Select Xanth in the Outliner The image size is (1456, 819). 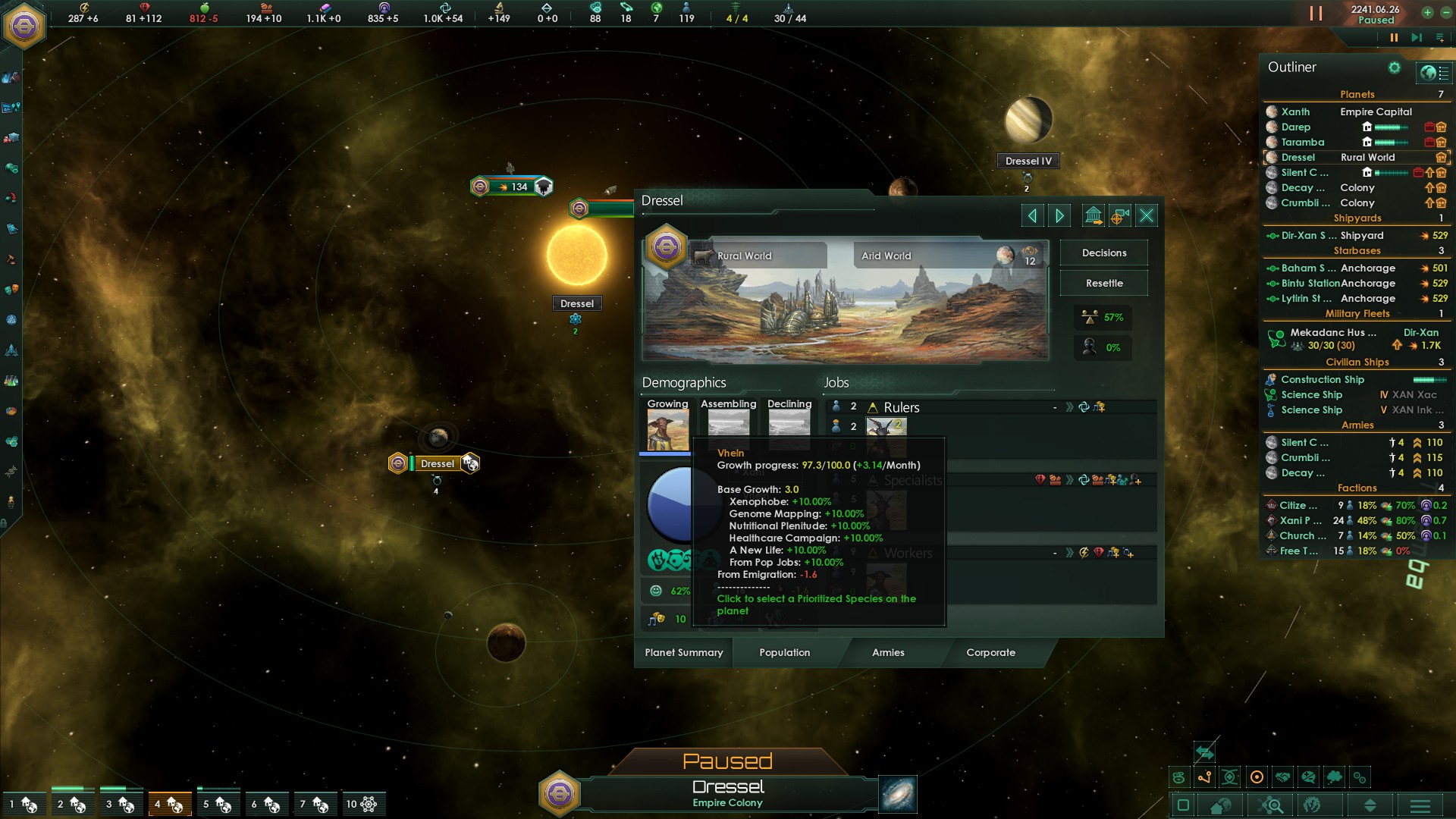1295,111
